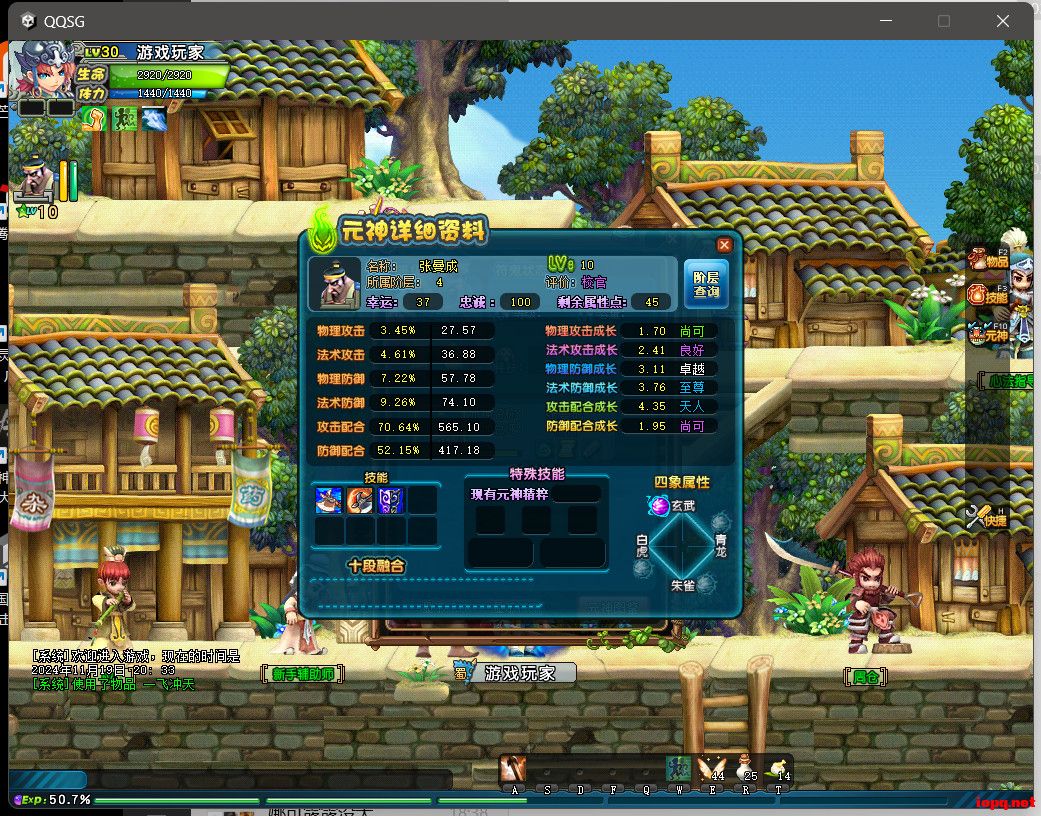Select the purple mask skill icon
The height and width of the screenshot is (816, 1041).
click(x=391, y=500)
